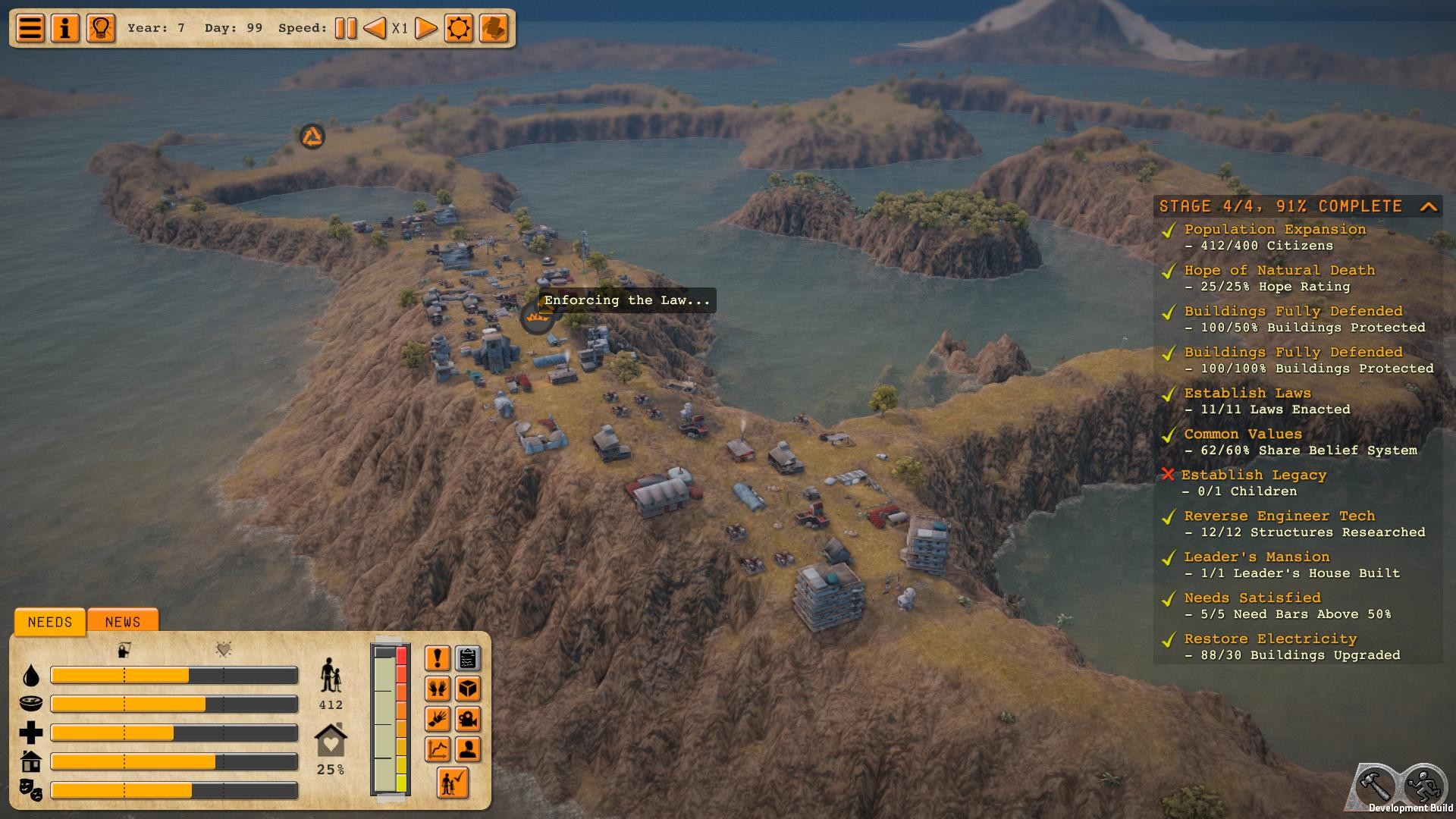
Task: Show the line graph statistics
Action: [x=438, y=749]
